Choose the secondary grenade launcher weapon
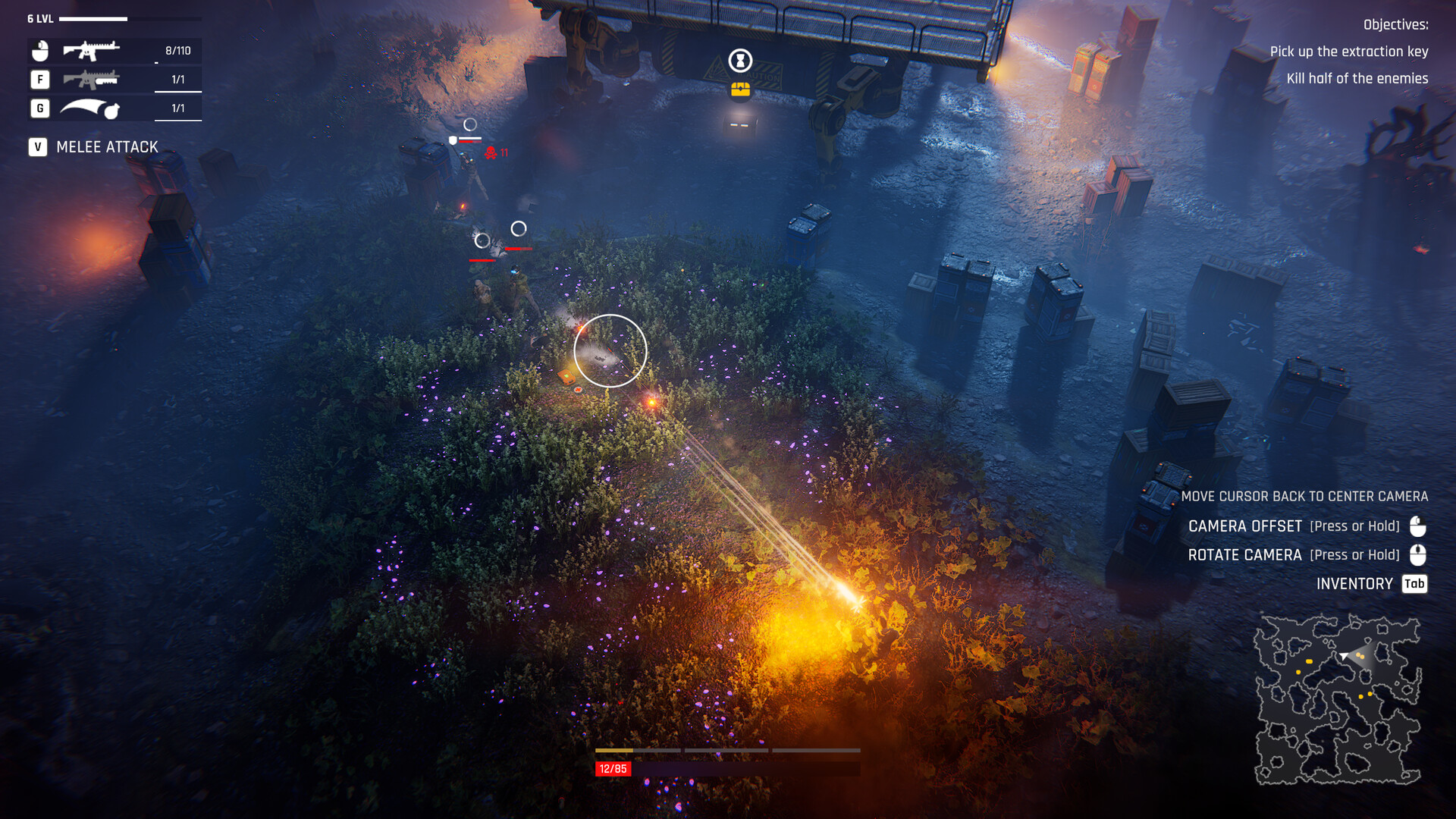The image size is (1456, 819). click(91, 80)
